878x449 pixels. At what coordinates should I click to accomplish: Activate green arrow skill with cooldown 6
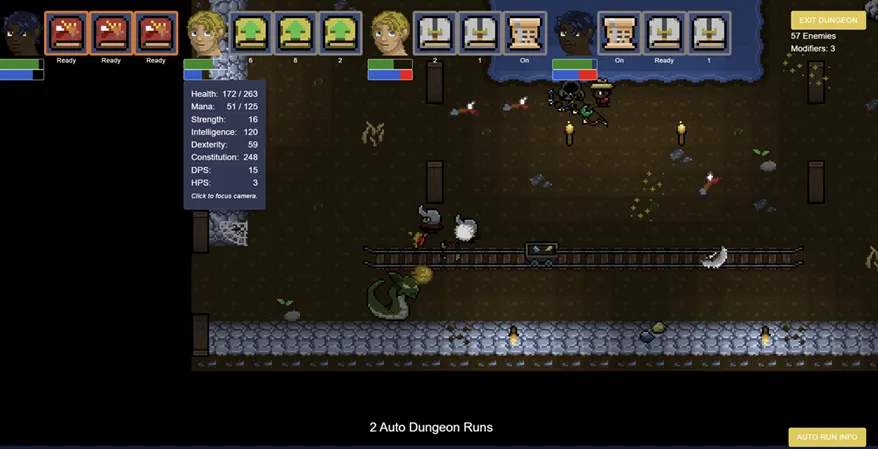click(x=250, y=33)
